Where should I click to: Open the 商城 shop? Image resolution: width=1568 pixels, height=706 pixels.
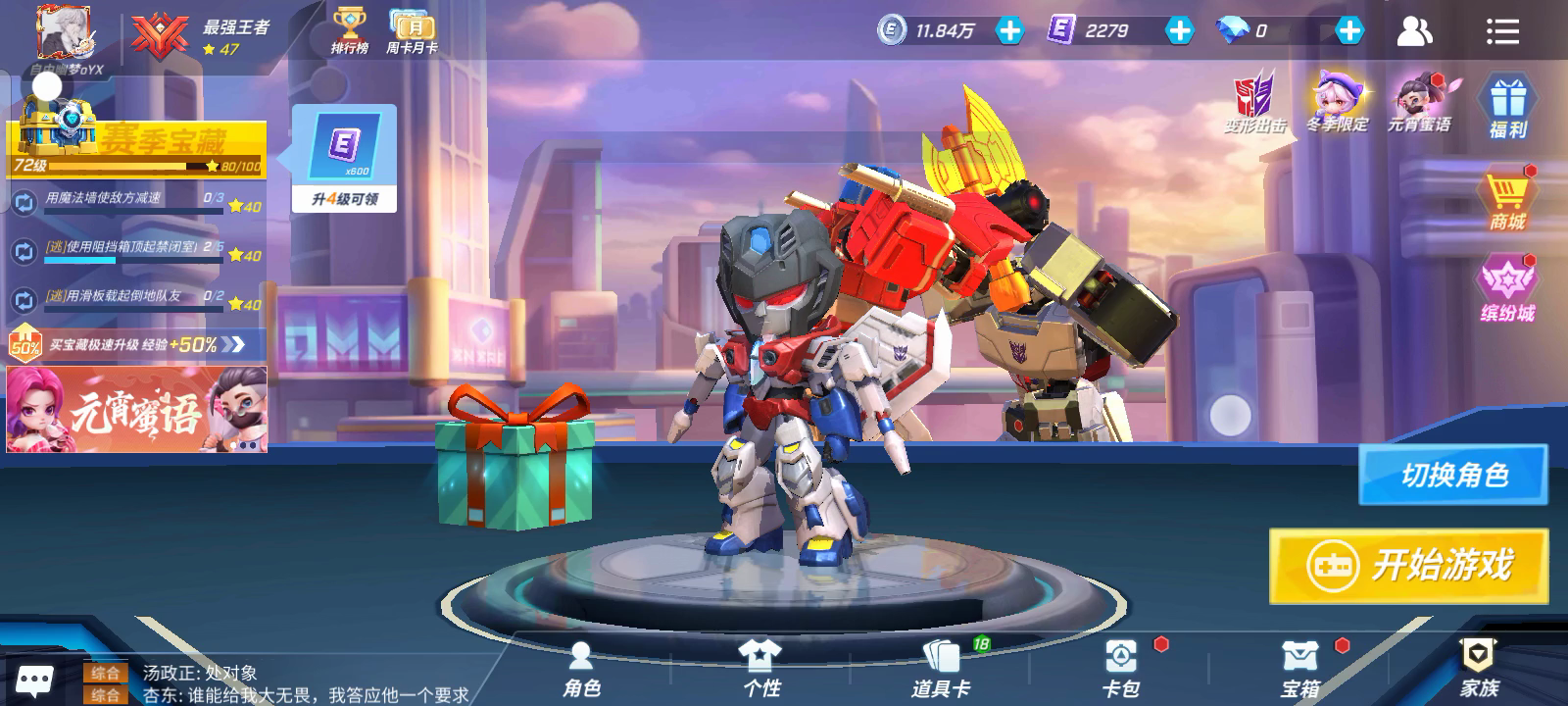point(1507,200)
